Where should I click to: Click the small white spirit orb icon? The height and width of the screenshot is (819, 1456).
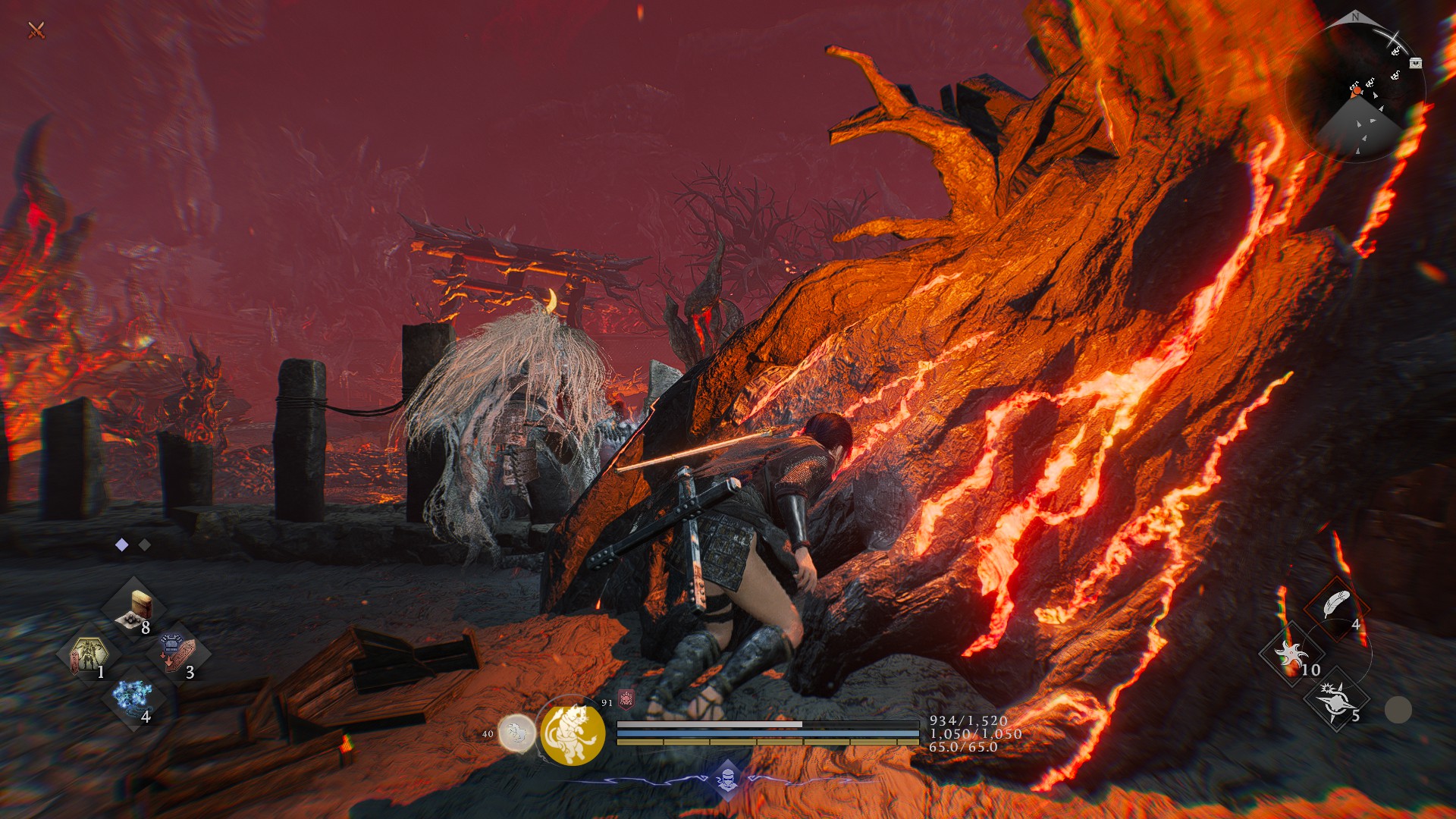tap(517, 733)
